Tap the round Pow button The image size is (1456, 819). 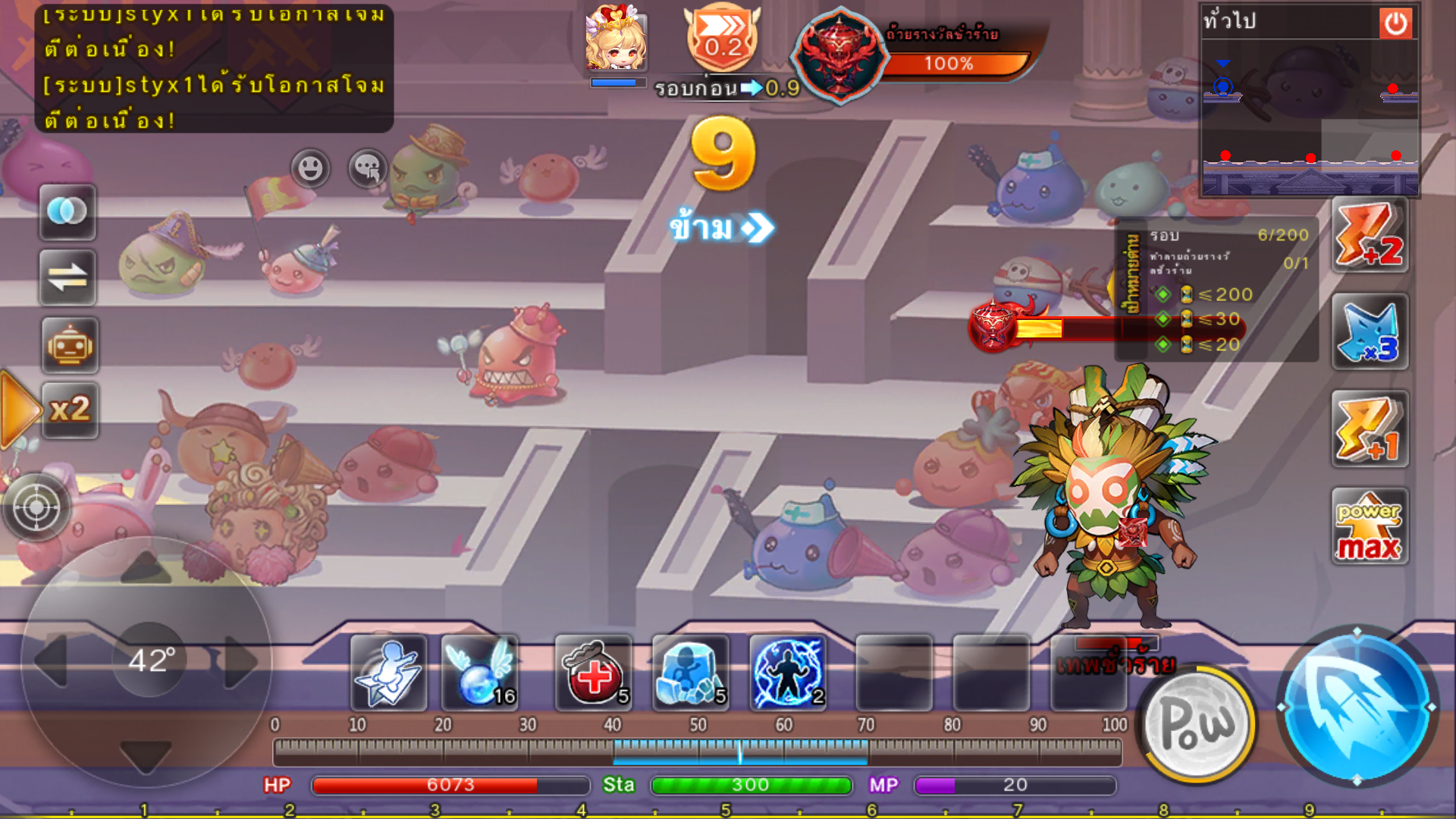click(x=1198, y=725)
